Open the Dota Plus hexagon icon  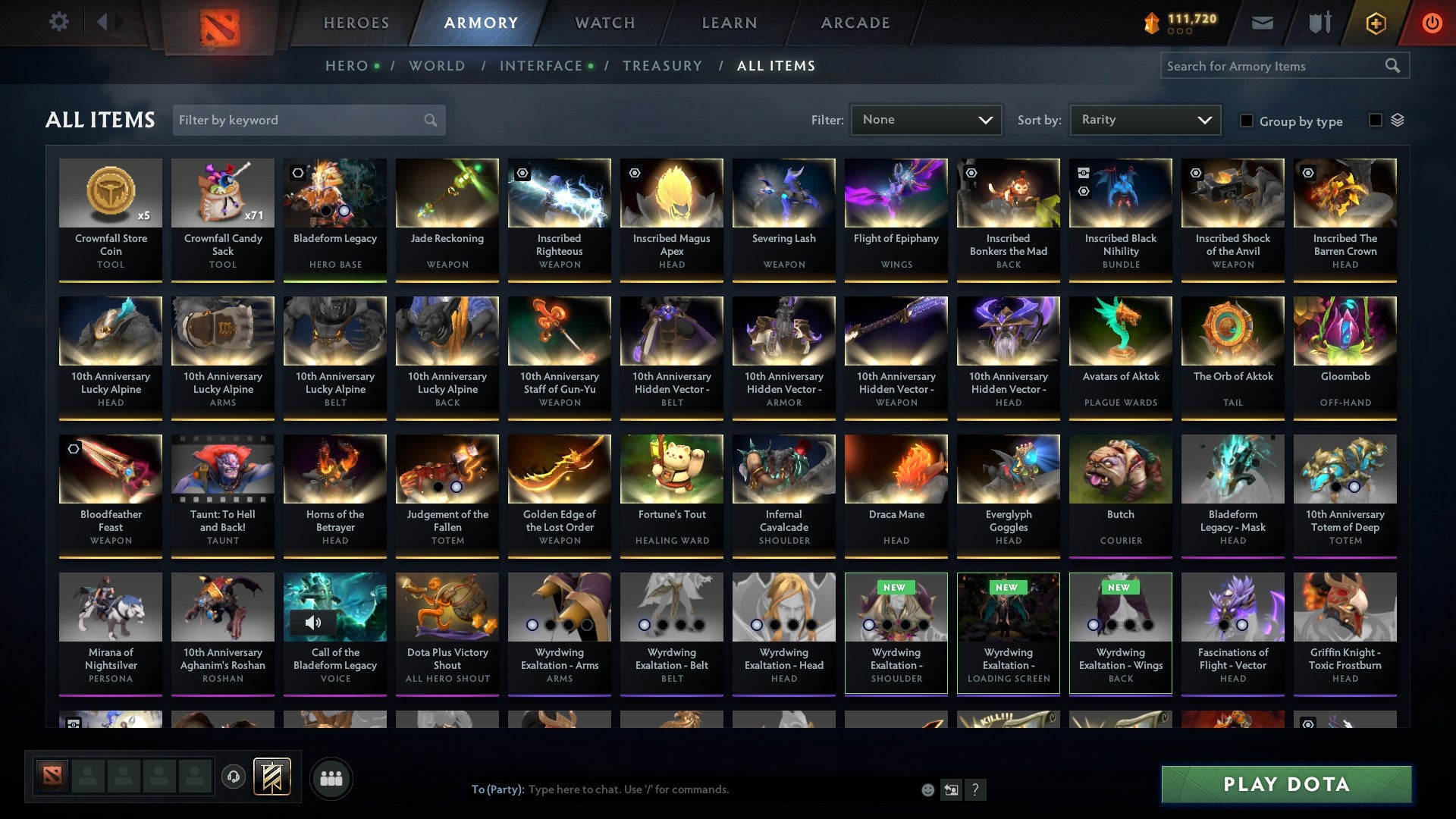point(1375,23)
